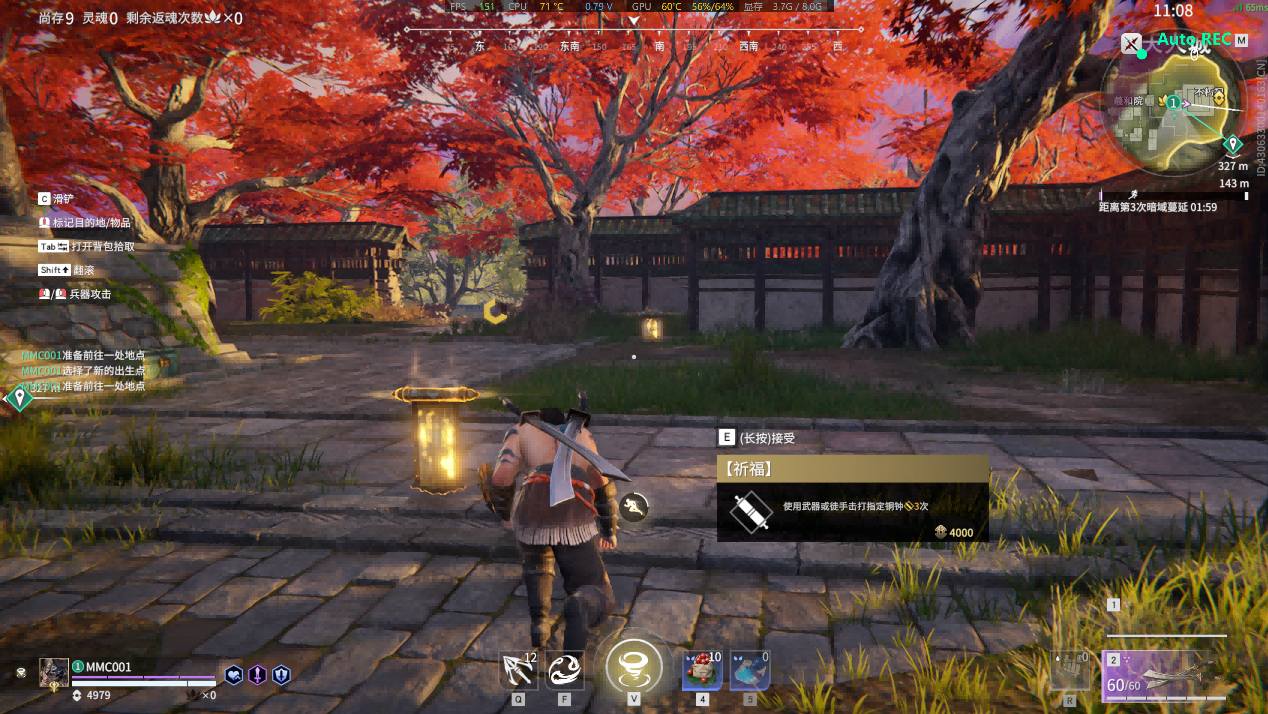Click the blue heart buff icon

[233, 675]
